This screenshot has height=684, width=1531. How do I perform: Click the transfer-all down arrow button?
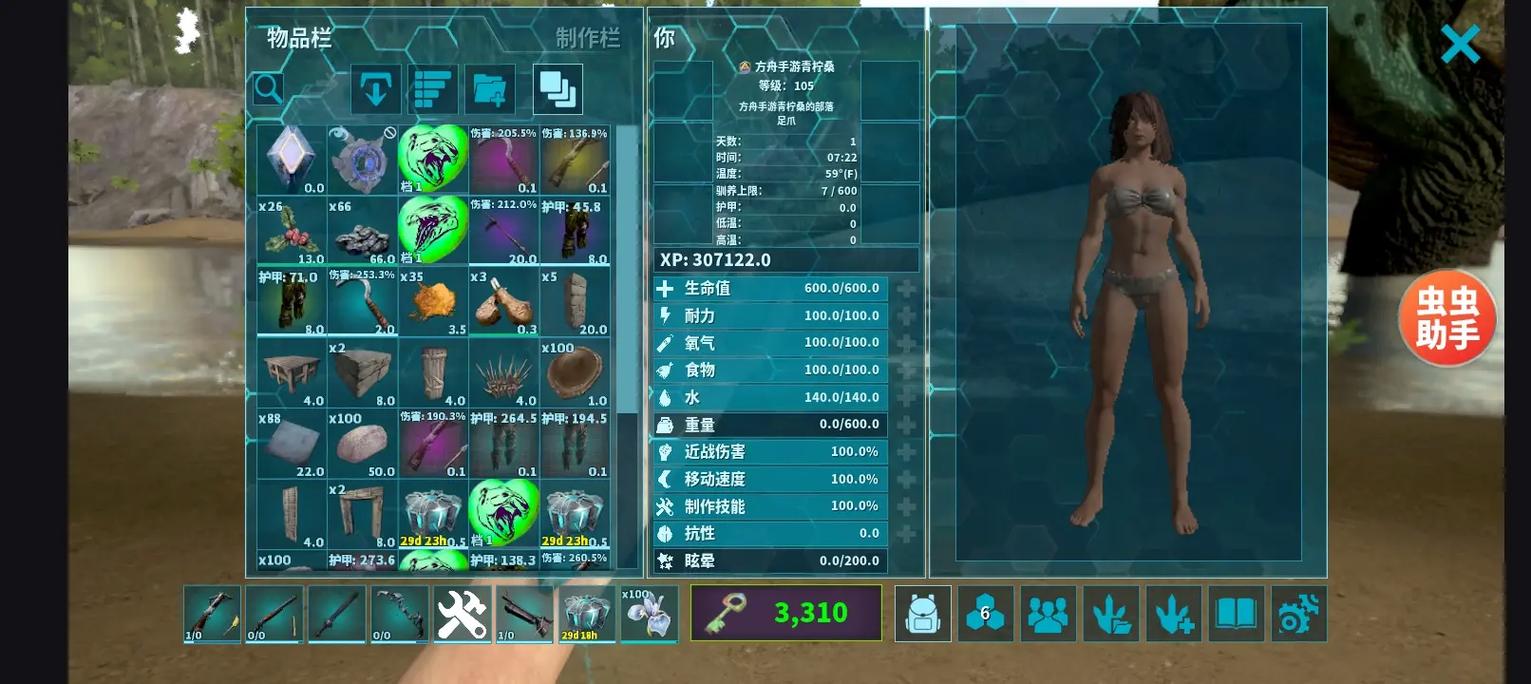376,90
